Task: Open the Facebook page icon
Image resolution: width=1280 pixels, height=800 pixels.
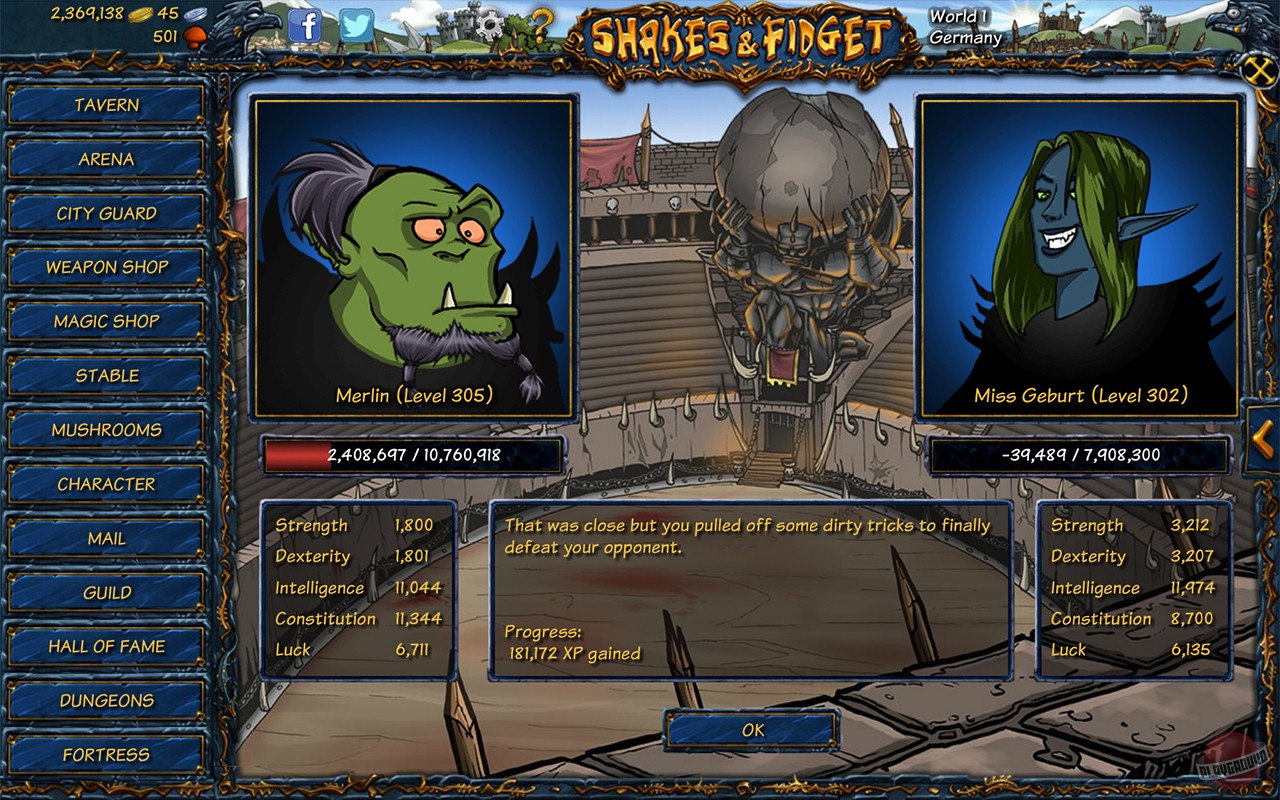Action: point(305,27)
